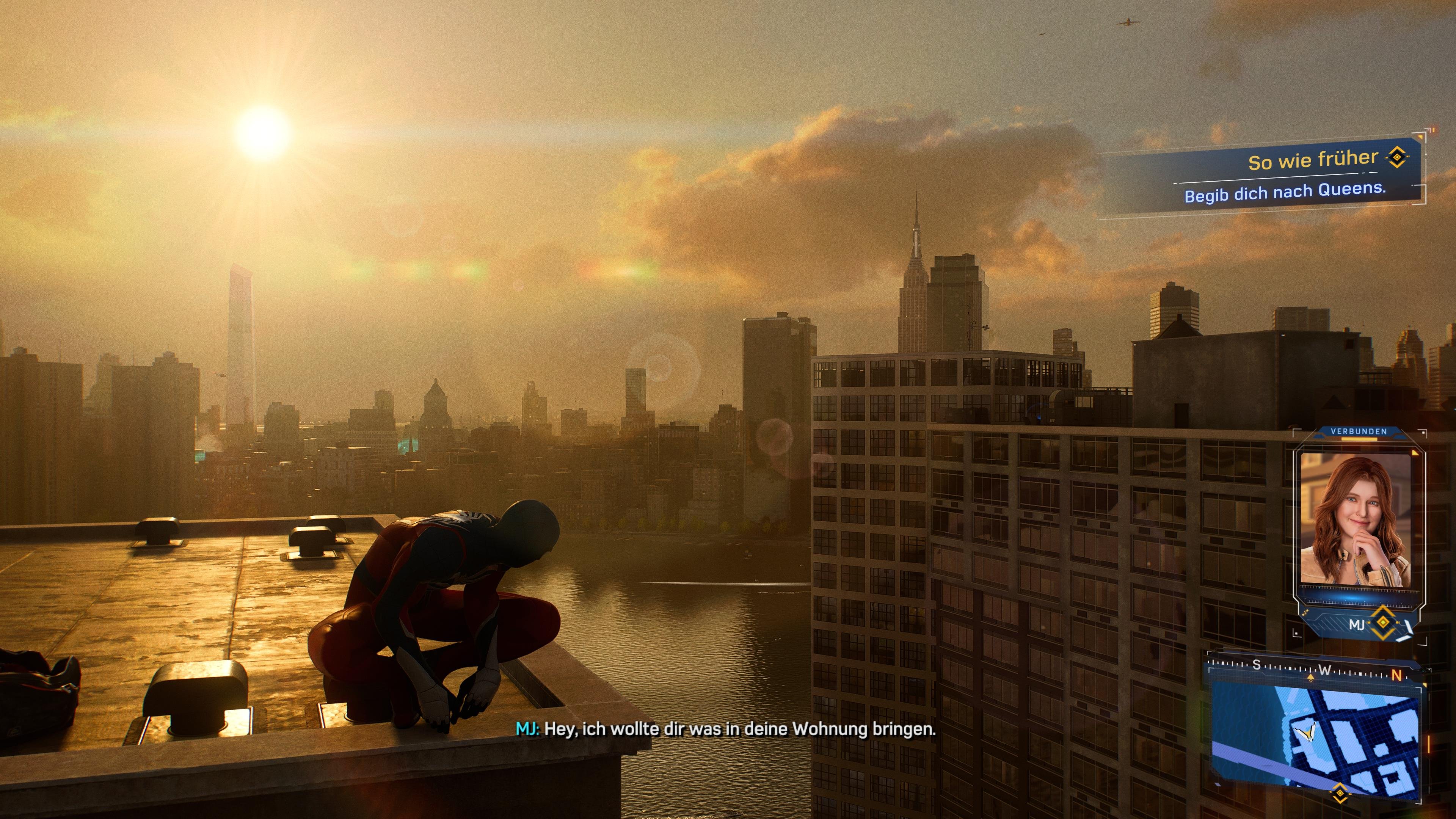Image resolution: width=1456 pixels, height=819 pixels.
Task: Toggle the quest tracker banner visibility
Action: coord(1317,175)
